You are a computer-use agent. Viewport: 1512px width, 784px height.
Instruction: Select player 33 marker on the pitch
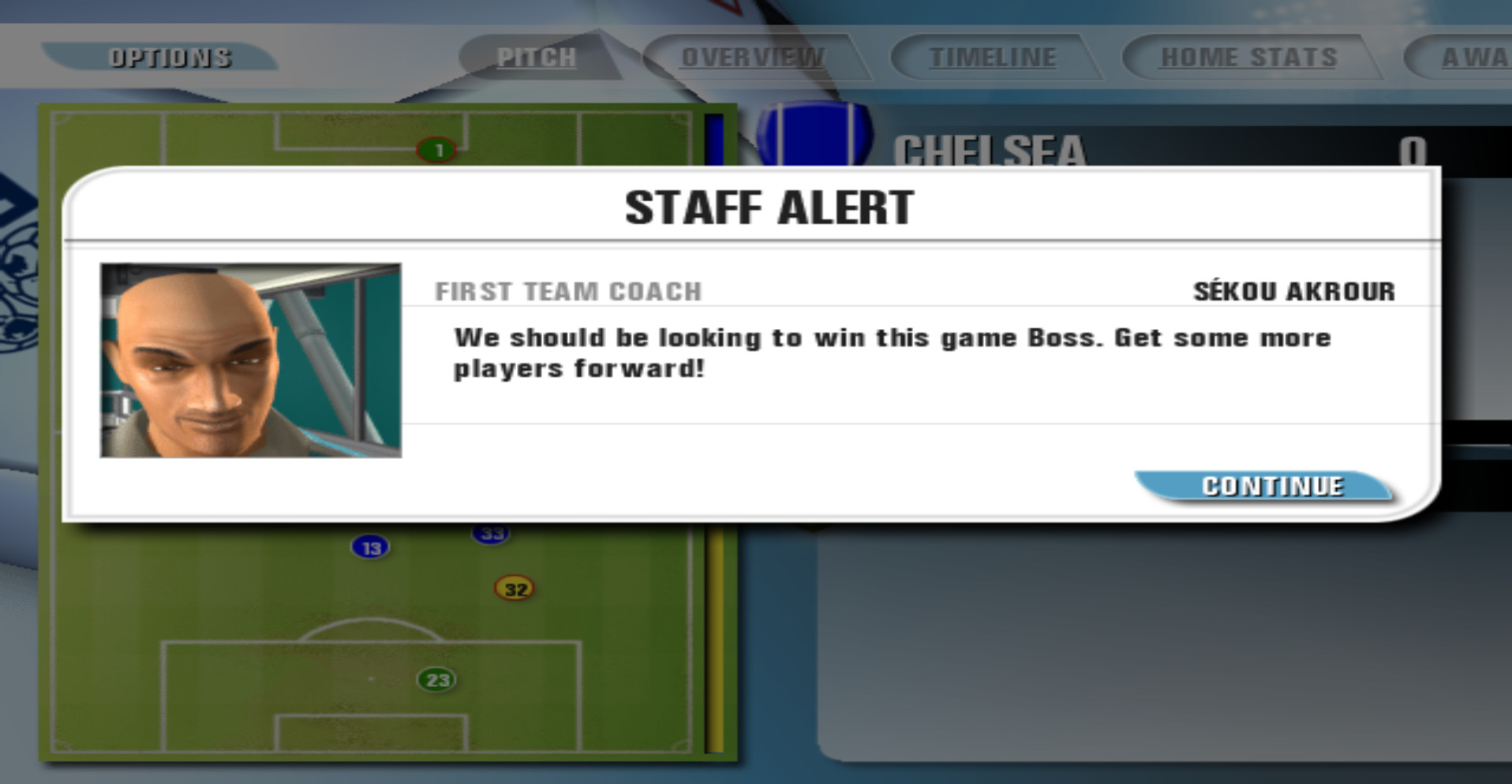pyautogui.click(x=492, y=532)
